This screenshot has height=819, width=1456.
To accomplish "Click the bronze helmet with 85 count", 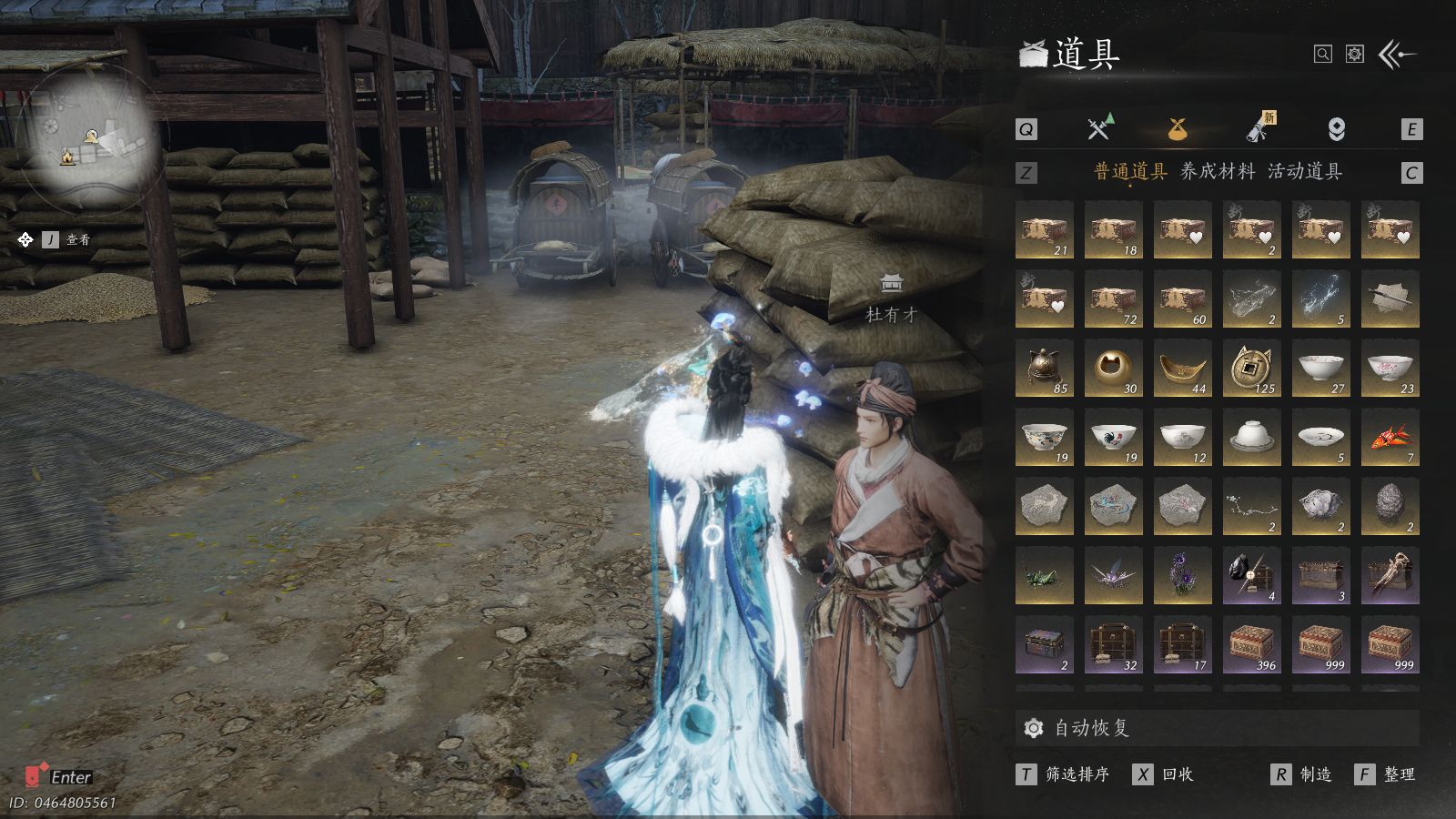I will (1044, 369).
